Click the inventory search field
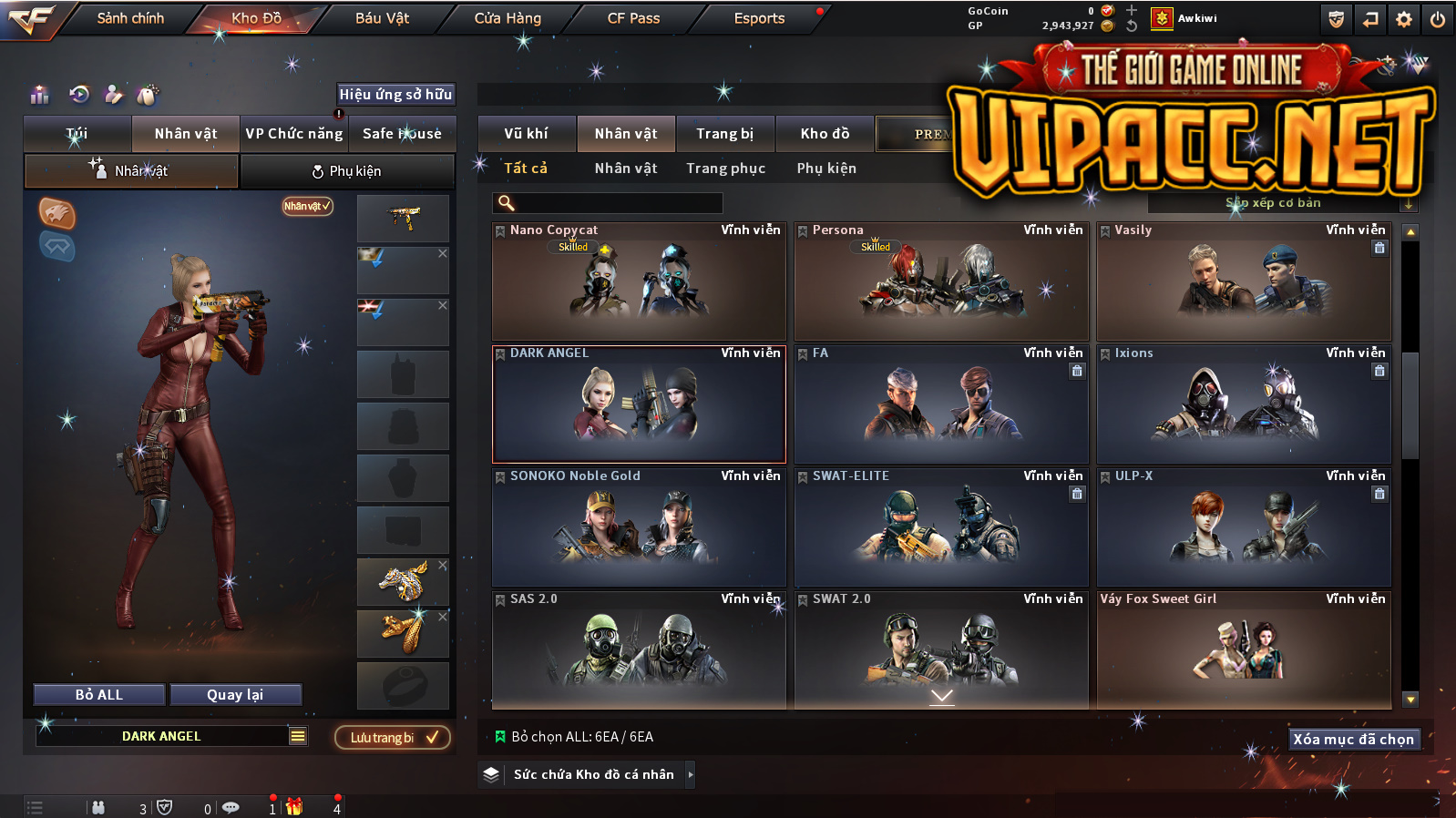Viewport: 1456px width, 818px height. tap(609, 203)
